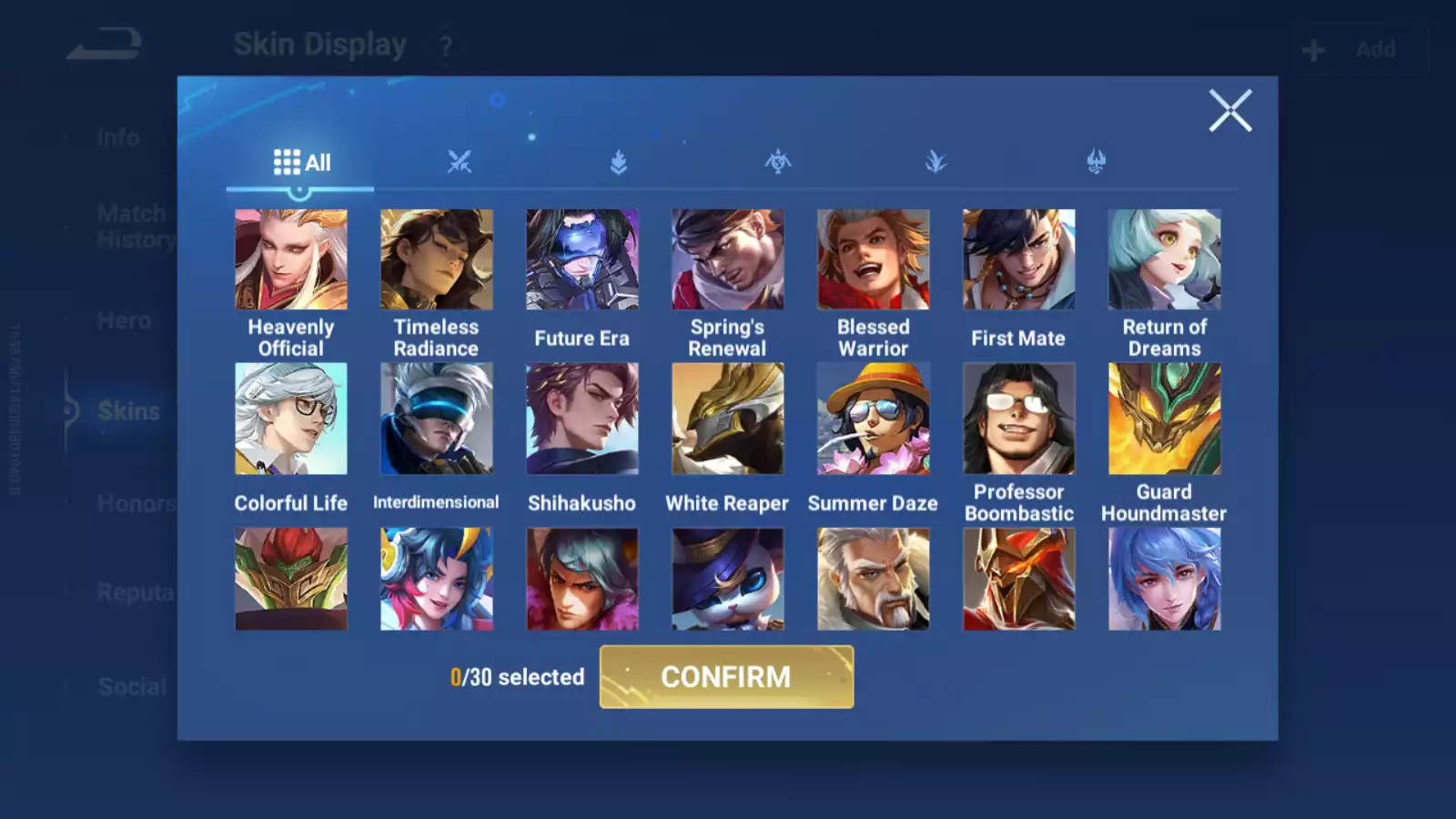This screenshot has height=819, width=1456.
Task: Click the grid icon on the All tab
Action: point(287,162)
